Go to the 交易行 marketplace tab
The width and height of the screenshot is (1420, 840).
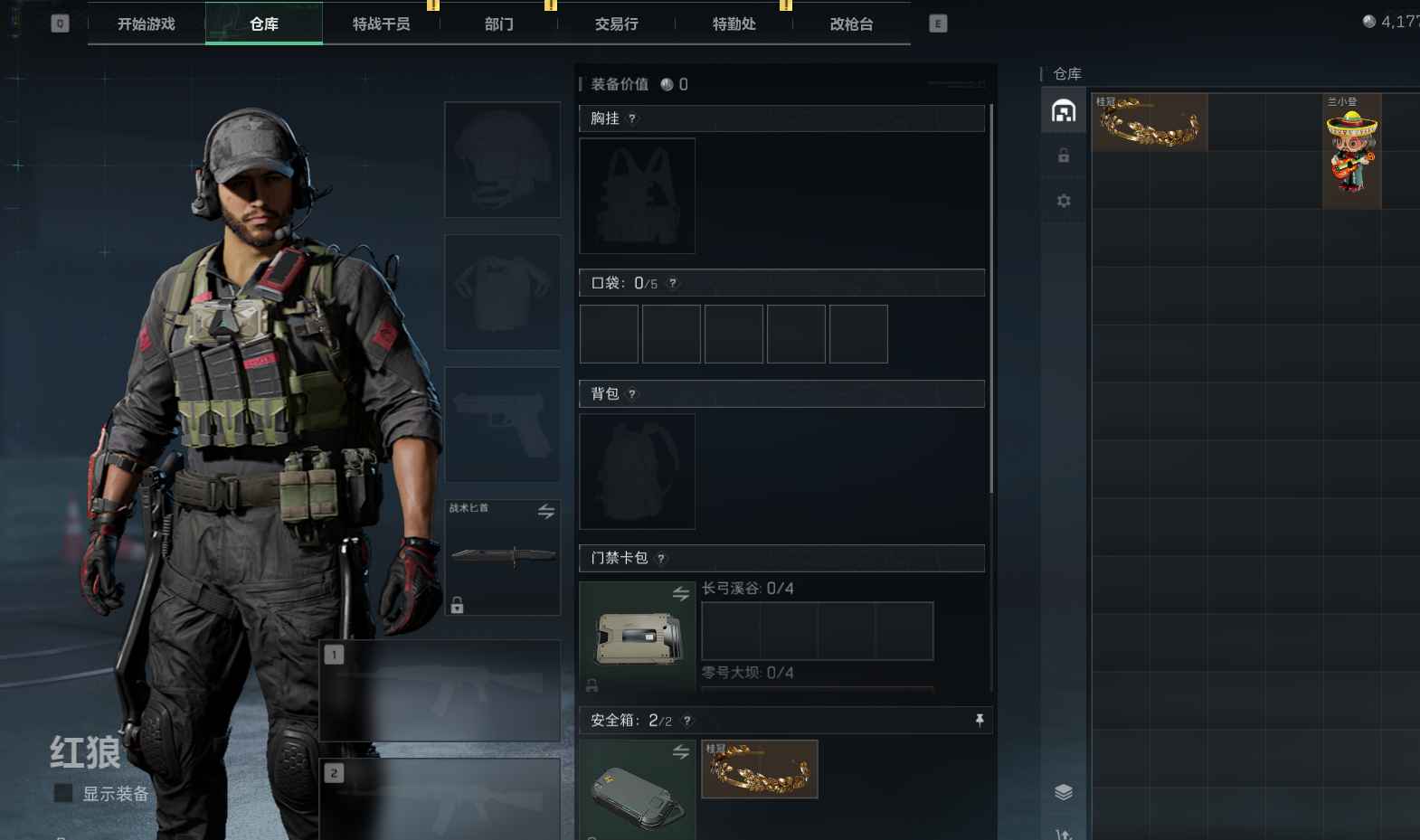point(616,24)
